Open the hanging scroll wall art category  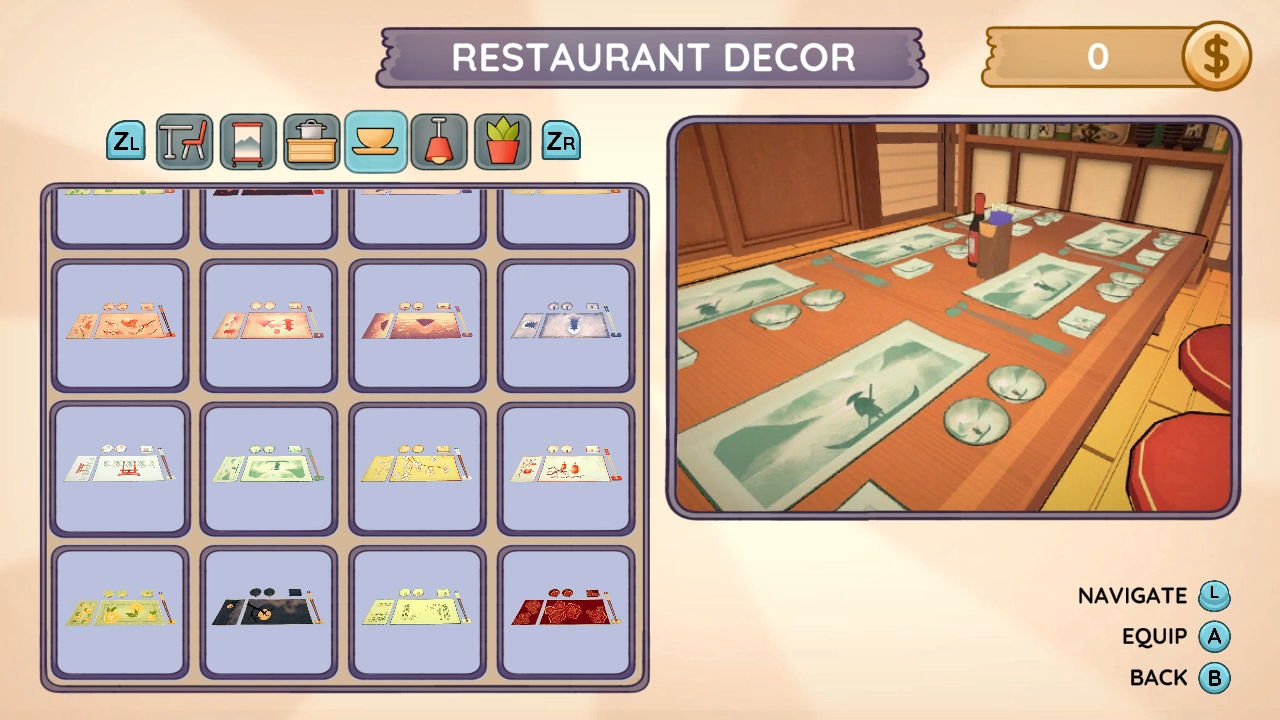(248, 141)
